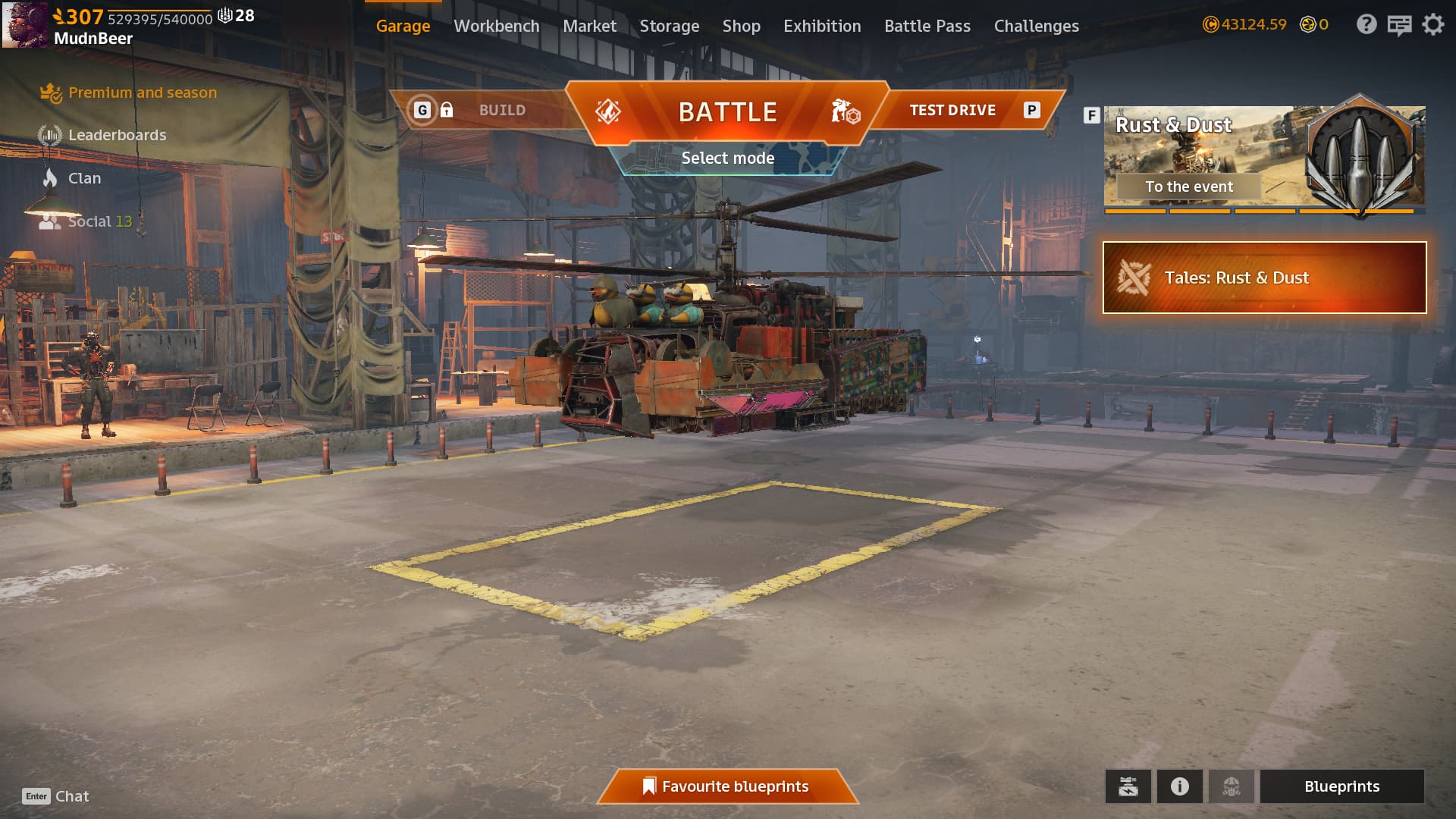1456x819 pixels.
Task: Open the Clan menu
Action: point(84,178)
